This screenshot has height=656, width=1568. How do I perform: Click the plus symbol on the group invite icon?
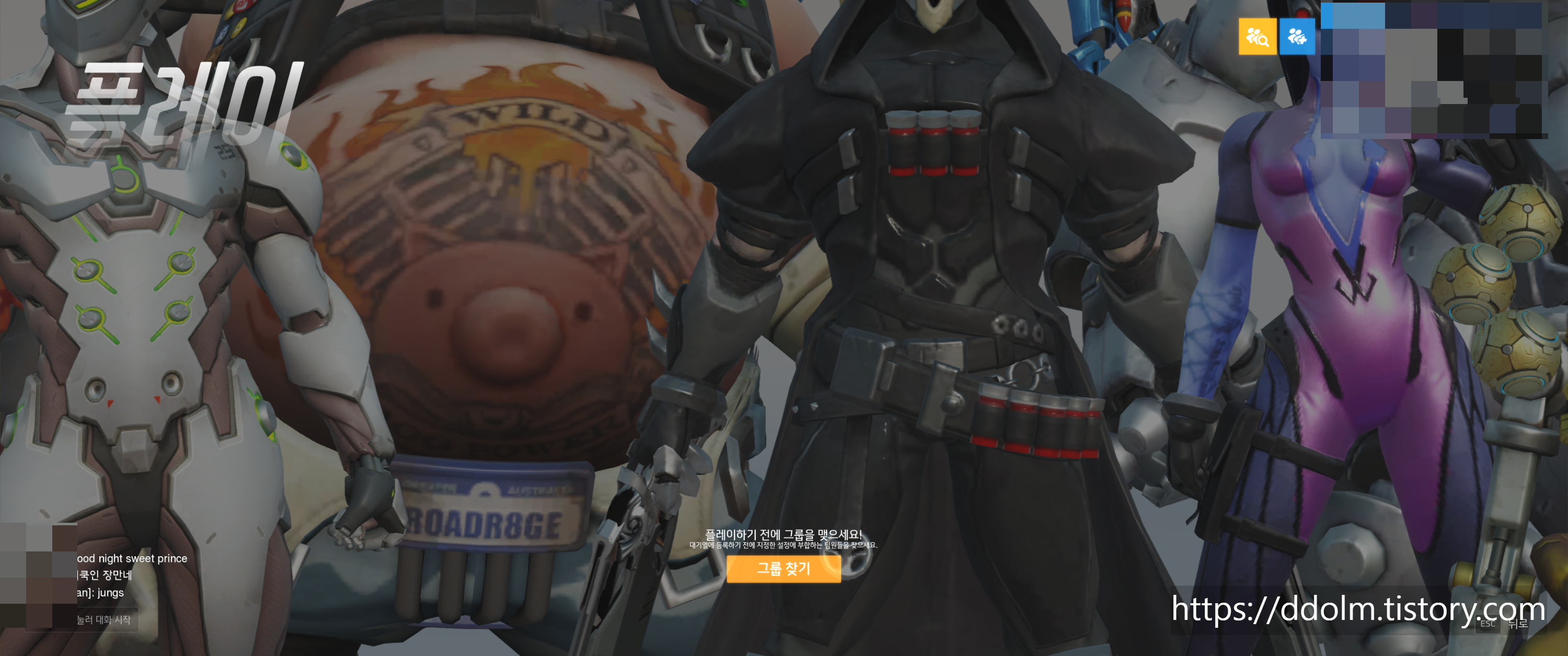pos(1302,41)
